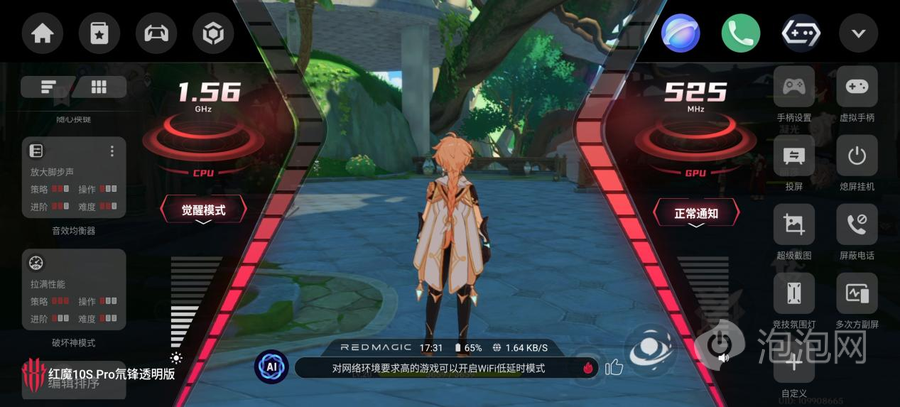Viewport: 900px width, 407px height.
Task: Open the hexagon cube icon
Action: [x=212, y=33]
